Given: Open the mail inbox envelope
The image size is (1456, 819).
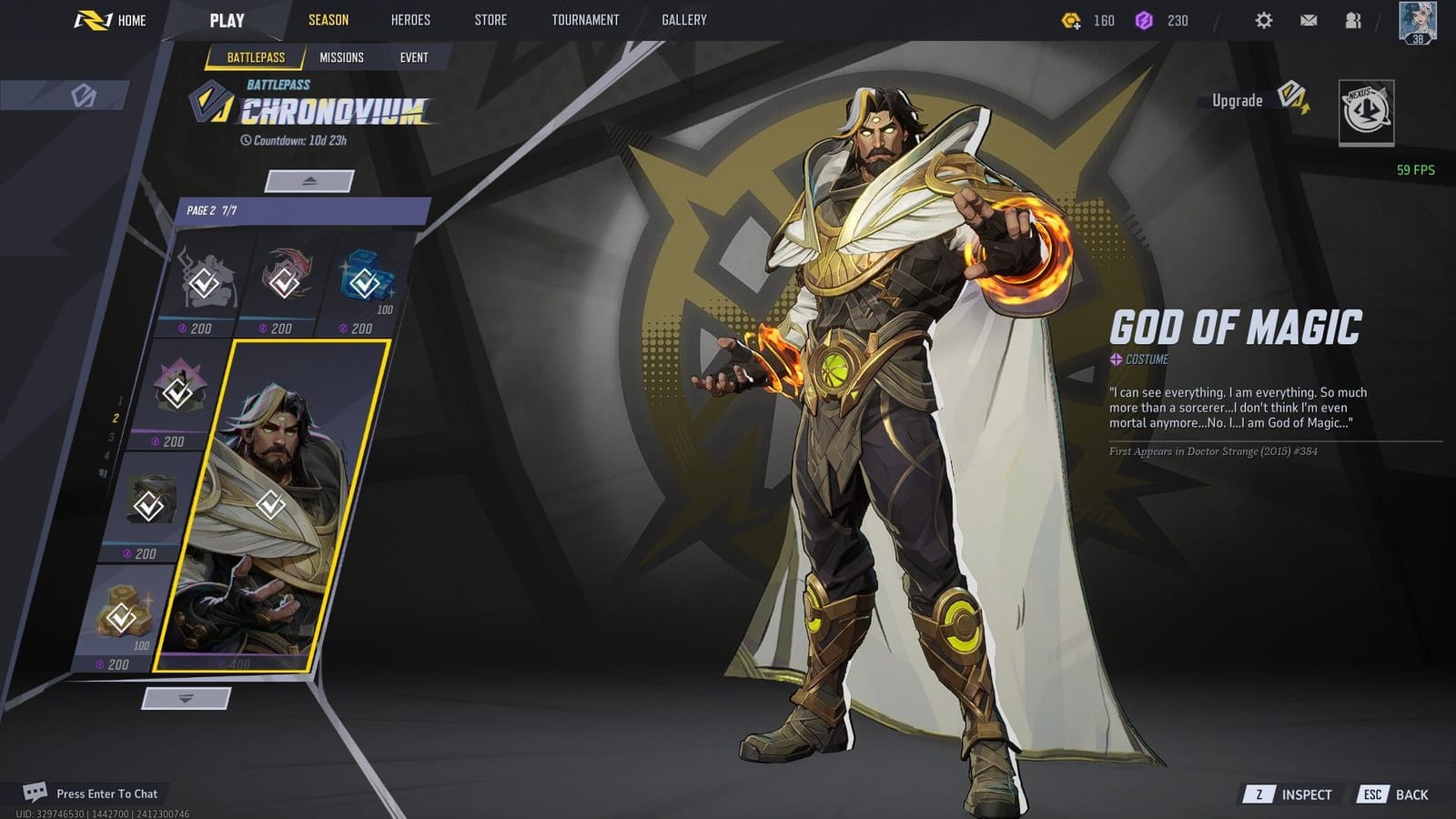Looking at the screenshot, I should click(x=1310, y=20).
